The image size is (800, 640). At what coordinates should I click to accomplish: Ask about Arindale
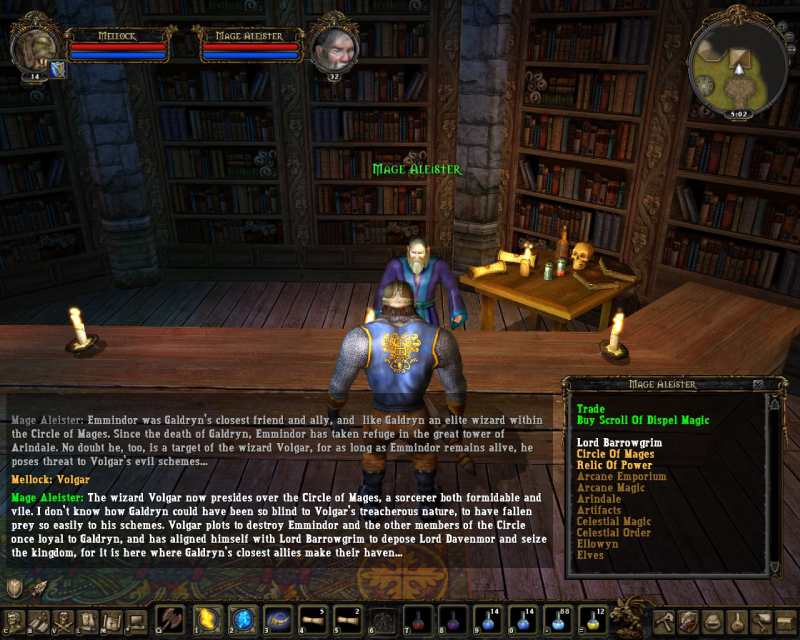point(599,498)
